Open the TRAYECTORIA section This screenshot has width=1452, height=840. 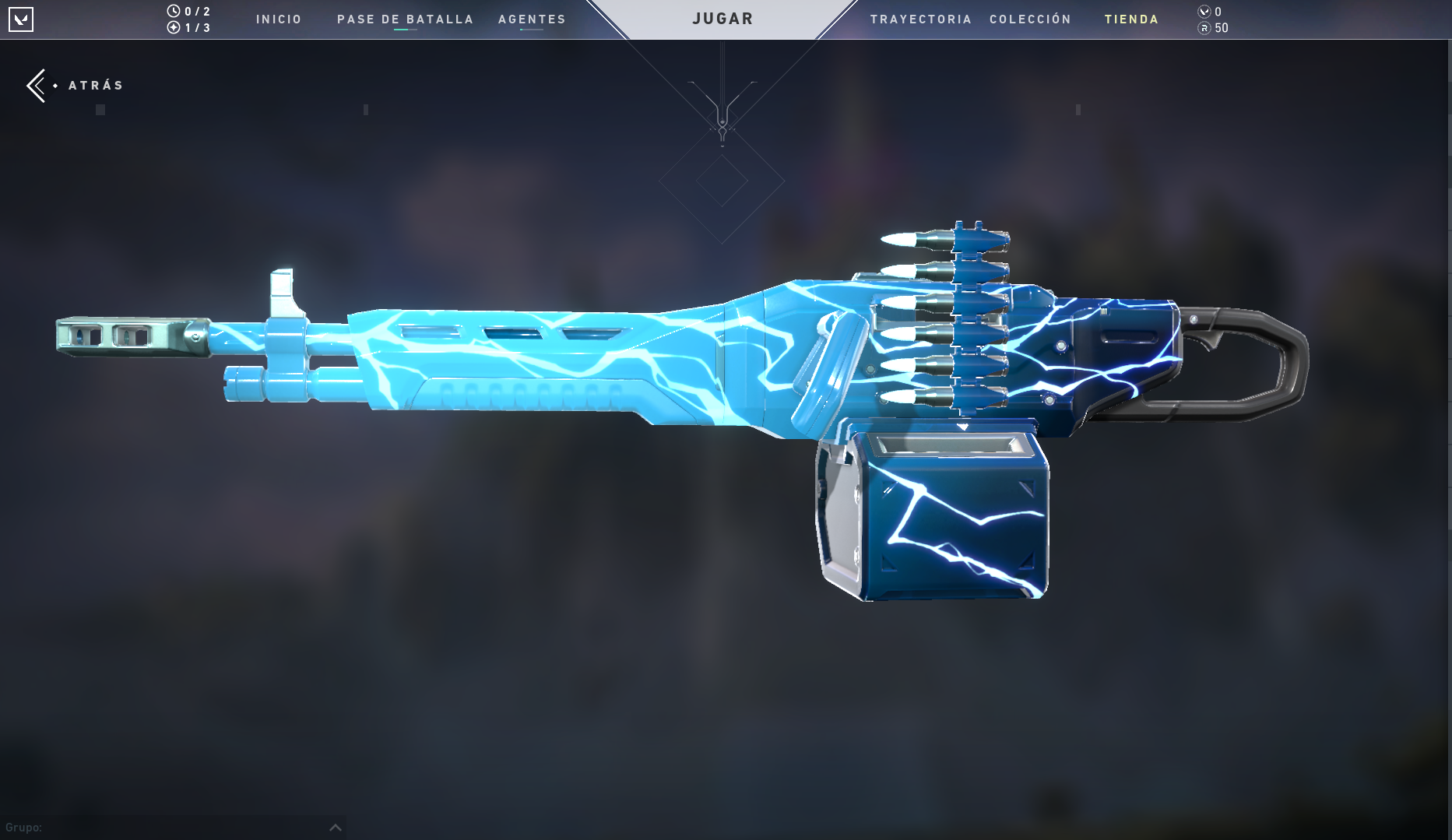(x=922, y=19)
